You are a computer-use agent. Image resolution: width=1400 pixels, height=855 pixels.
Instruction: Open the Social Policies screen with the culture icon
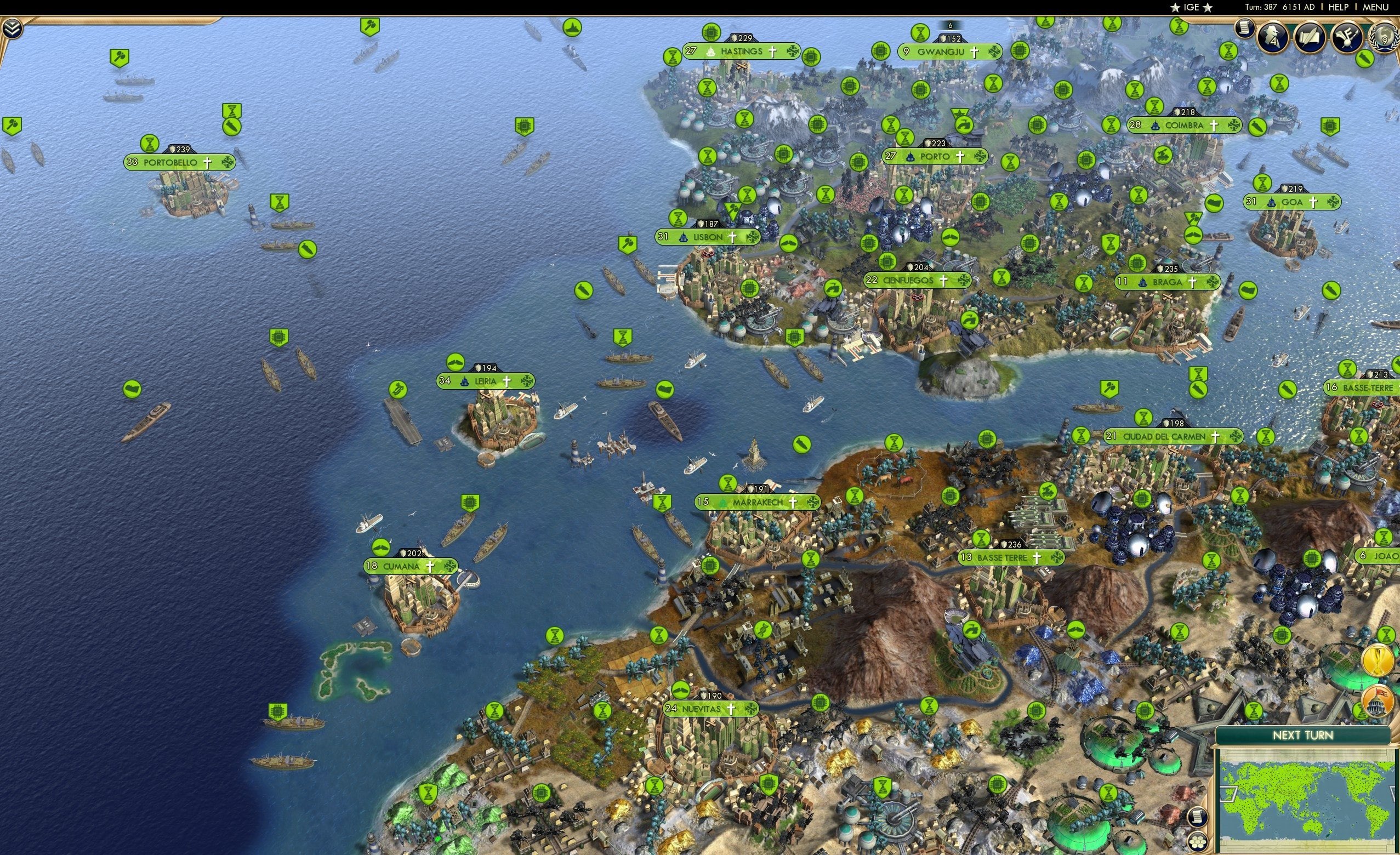click(1347, 38)
